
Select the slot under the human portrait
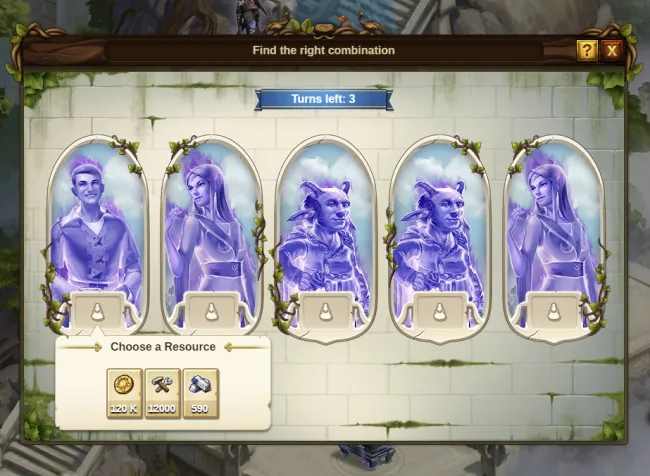click(97, 311)
